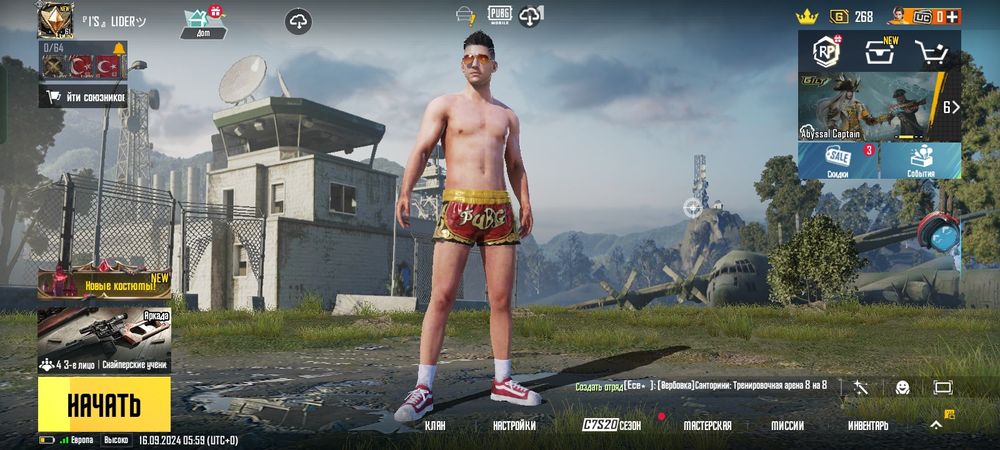Open Настройки settings

point(514,426)
